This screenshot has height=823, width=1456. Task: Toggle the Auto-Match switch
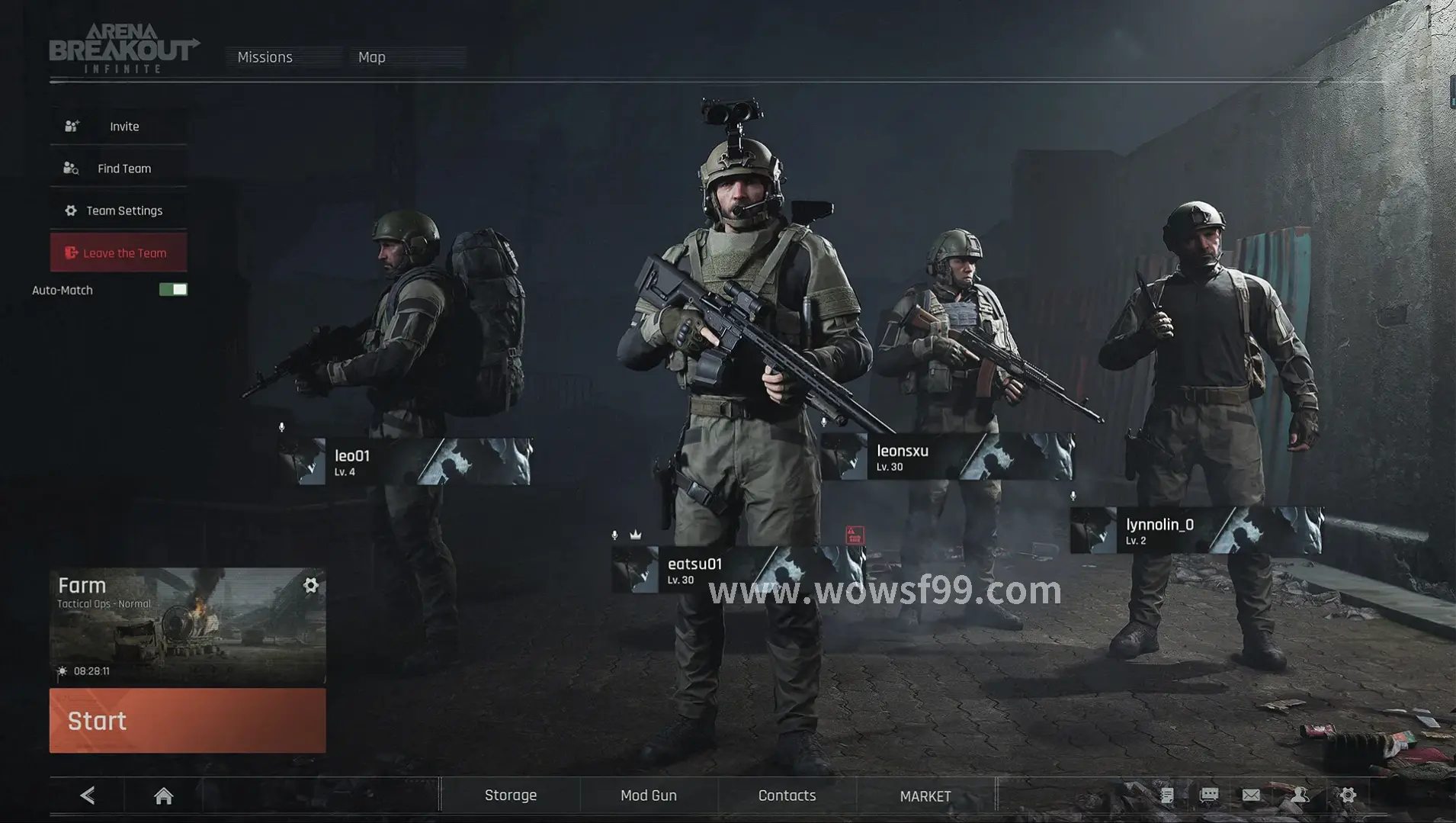[173, 290]
